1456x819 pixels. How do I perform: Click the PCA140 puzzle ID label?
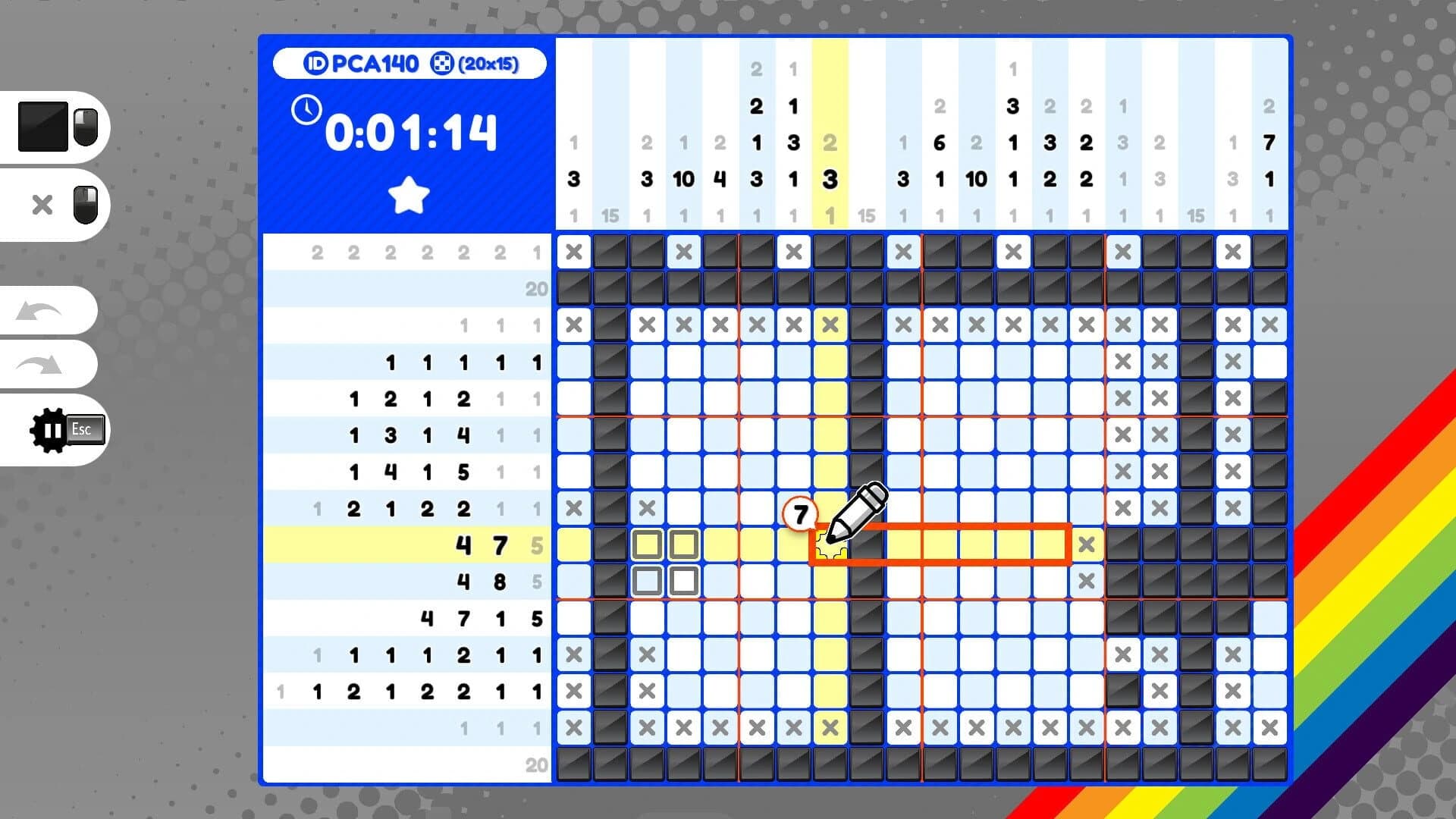[374, 64]
